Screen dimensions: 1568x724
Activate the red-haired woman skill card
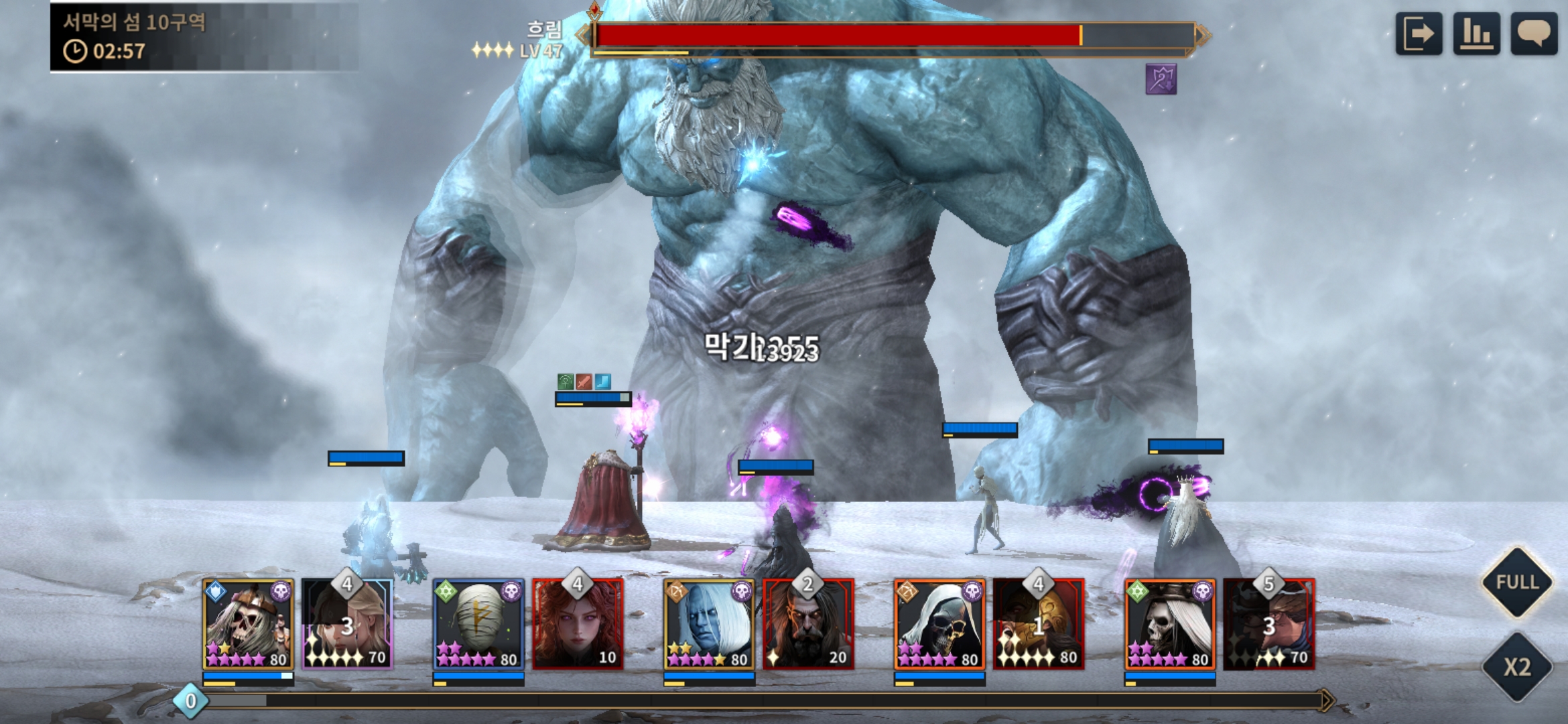tap(578, 625)
